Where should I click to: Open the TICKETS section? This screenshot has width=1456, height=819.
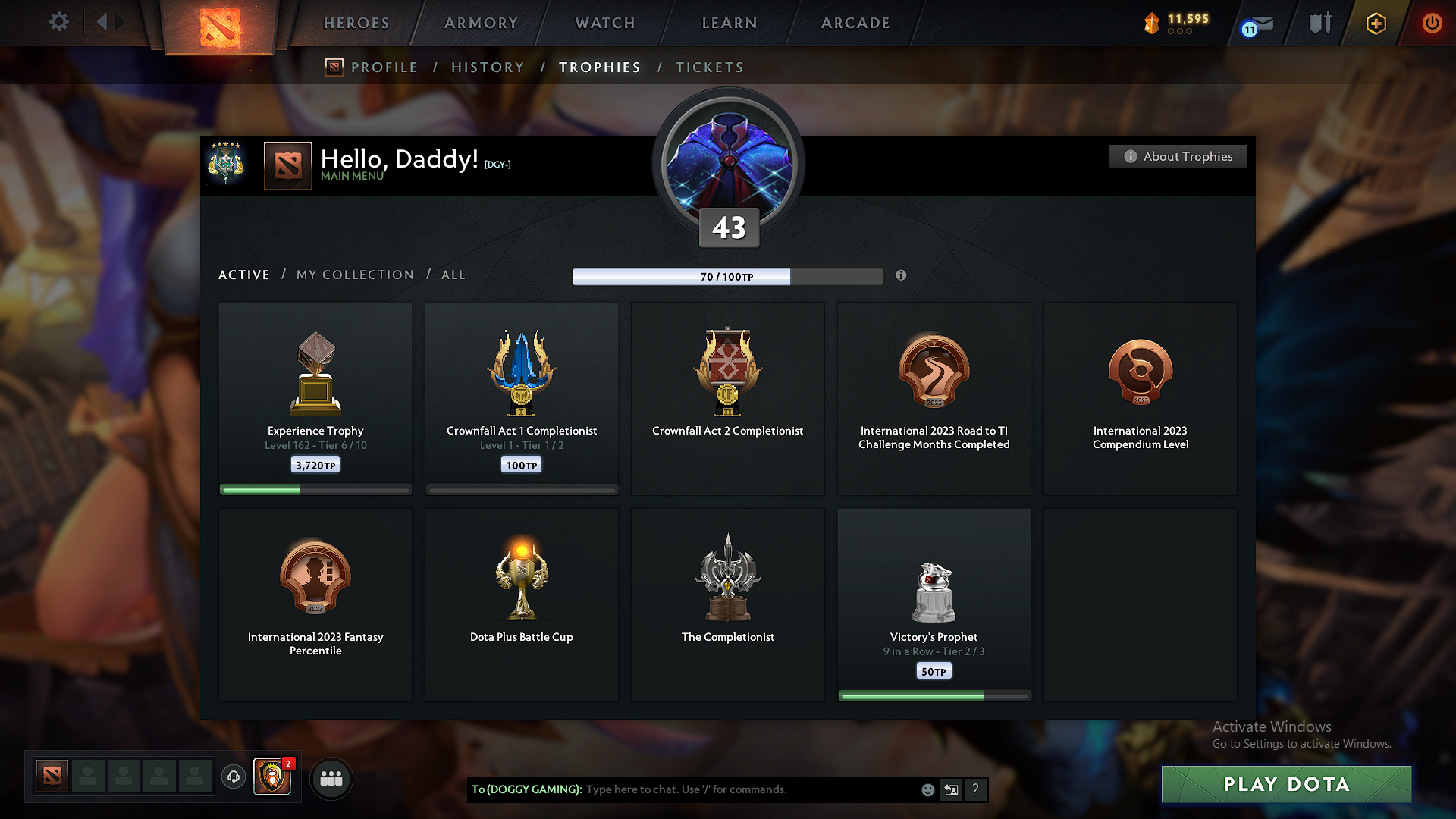tap(709, 67)
